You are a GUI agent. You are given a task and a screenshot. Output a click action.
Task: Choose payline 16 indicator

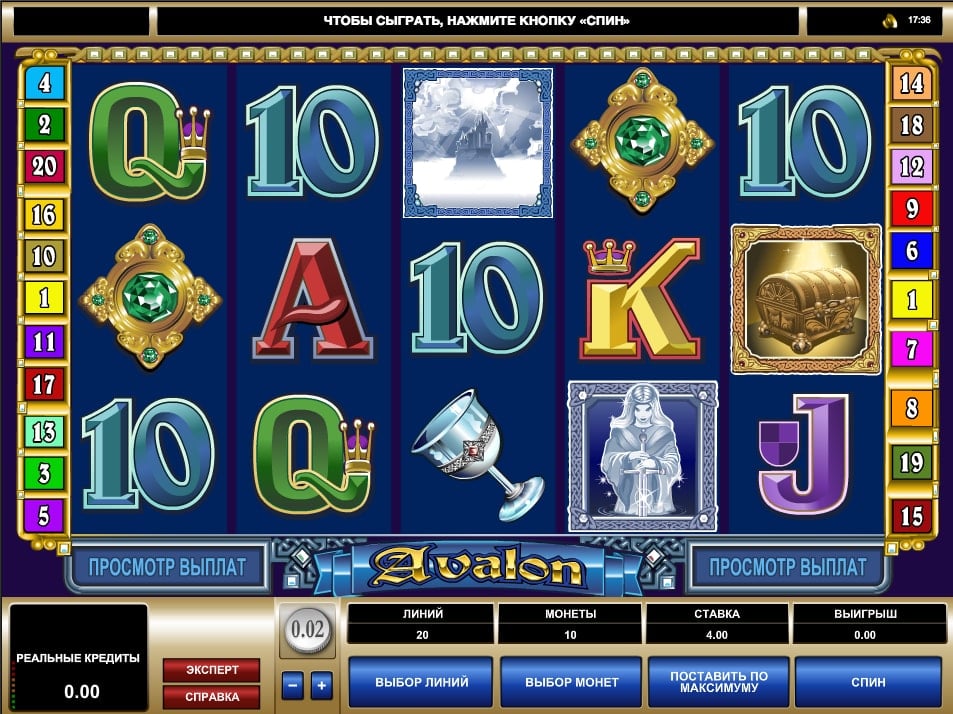point(44,214)
